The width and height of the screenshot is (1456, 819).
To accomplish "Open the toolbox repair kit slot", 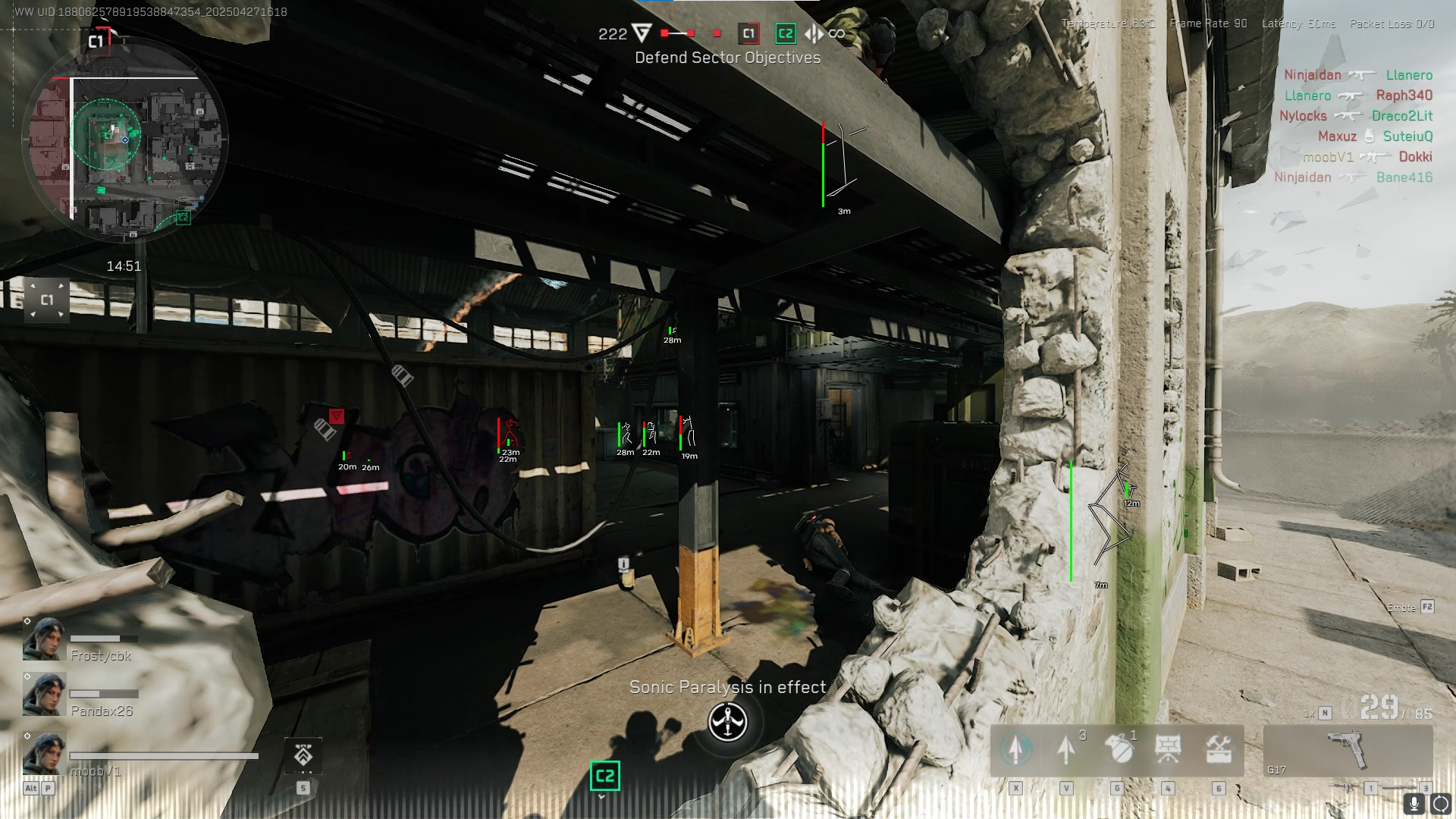I will click(x=1219, y=749).
